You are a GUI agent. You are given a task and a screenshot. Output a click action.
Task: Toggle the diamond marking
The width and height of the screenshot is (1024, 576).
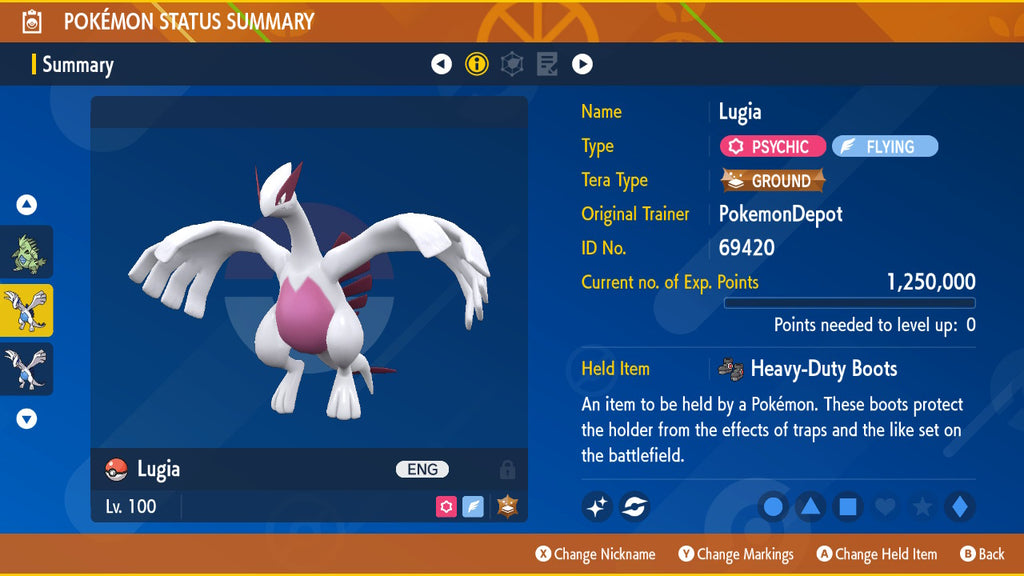[959, 507]
